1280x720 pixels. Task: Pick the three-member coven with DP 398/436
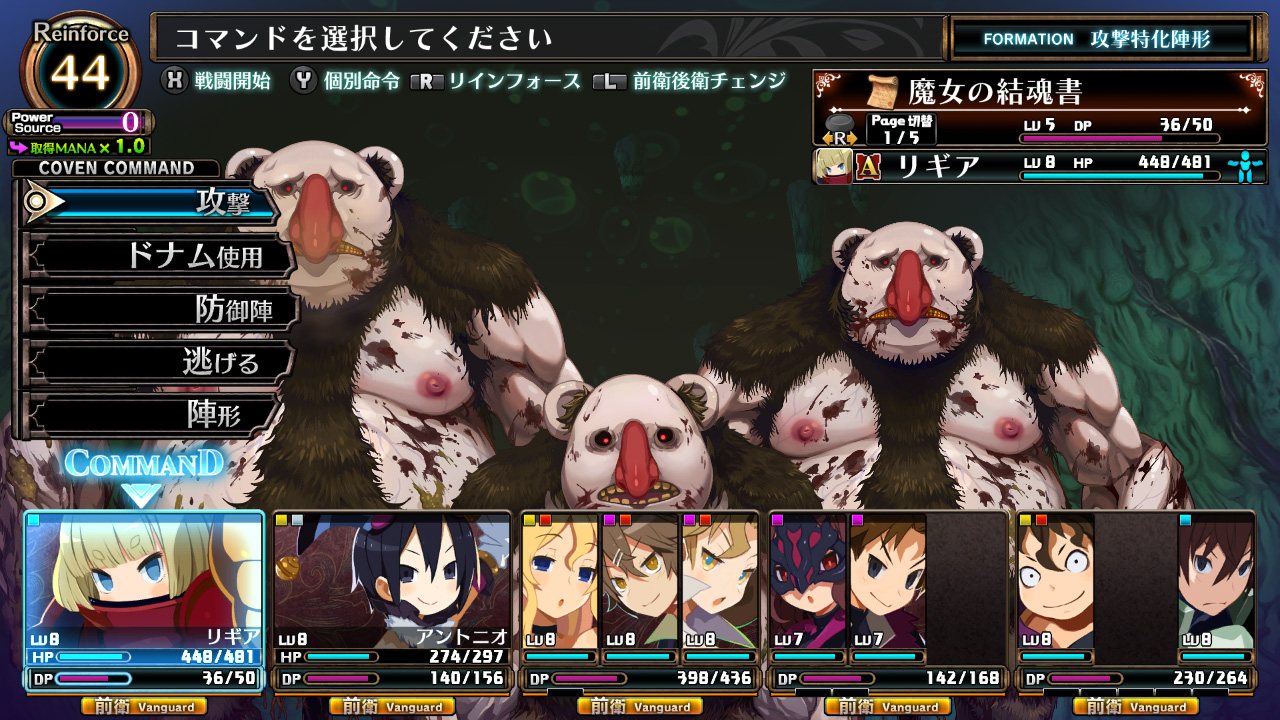click(640, 600)
